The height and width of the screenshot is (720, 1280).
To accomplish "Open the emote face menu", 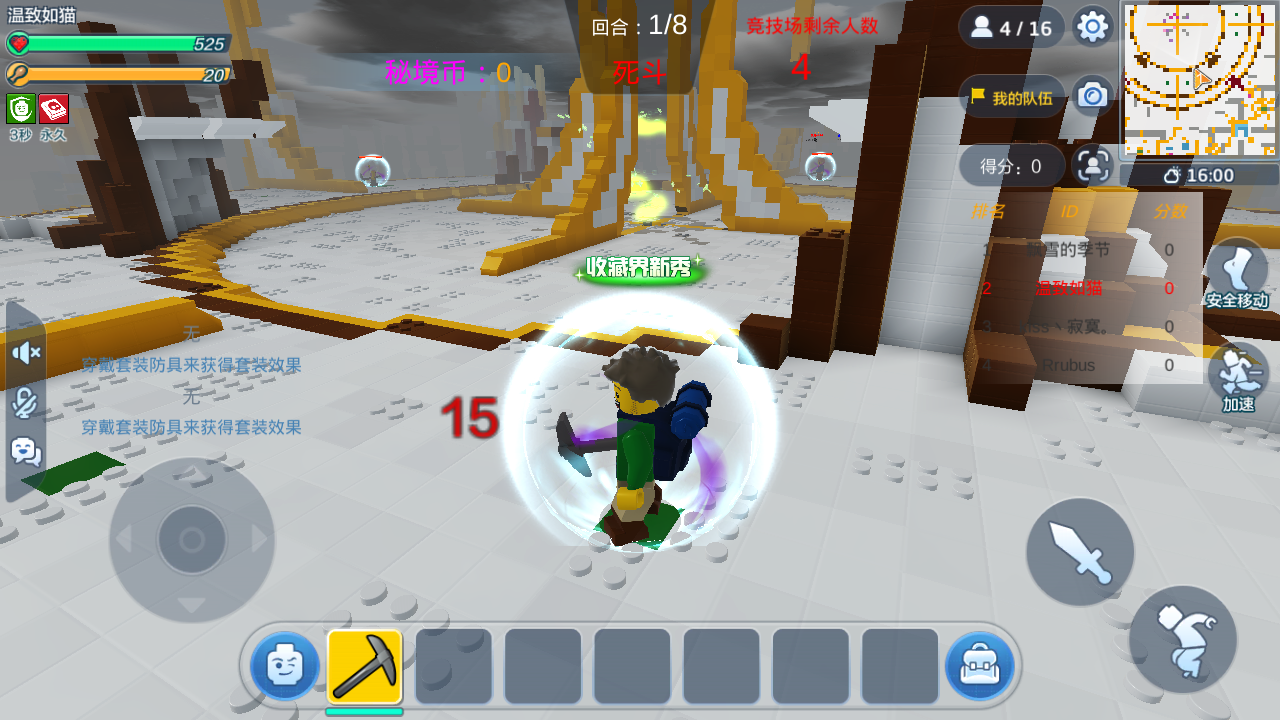I will 285,666.
